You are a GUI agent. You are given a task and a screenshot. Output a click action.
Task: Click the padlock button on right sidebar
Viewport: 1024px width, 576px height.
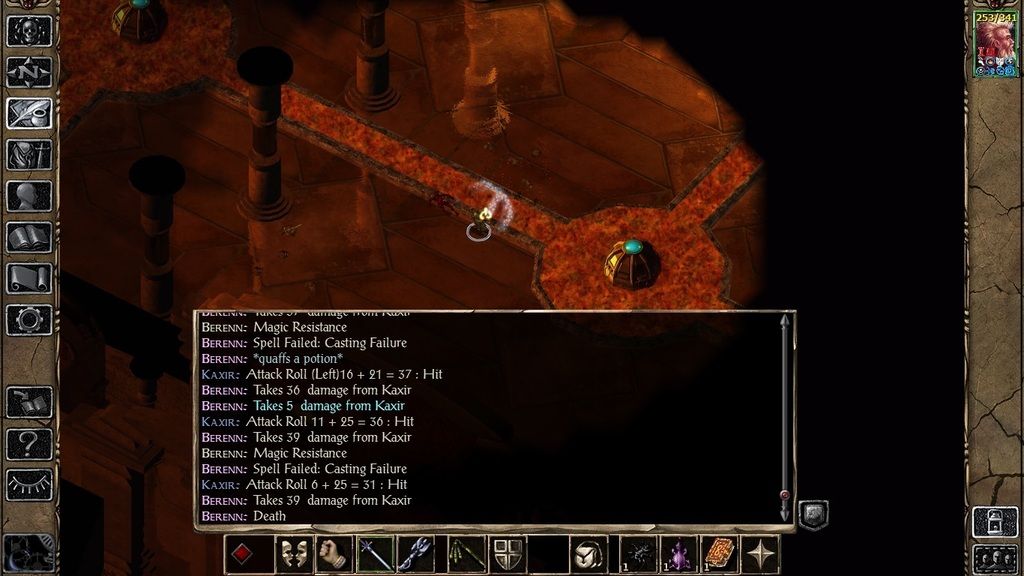point(995,520)
